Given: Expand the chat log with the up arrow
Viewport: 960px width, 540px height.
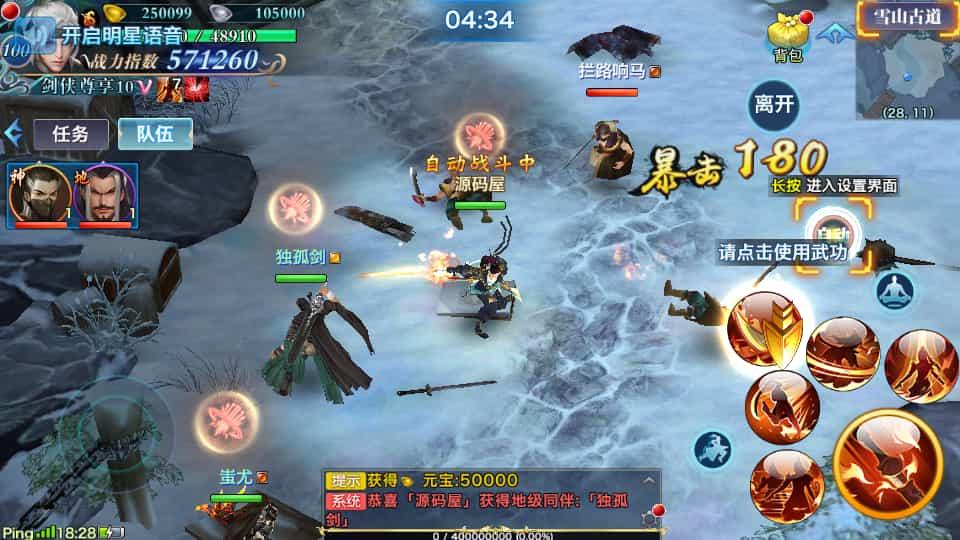Looking at the screenshot, I should coord(648,481).
